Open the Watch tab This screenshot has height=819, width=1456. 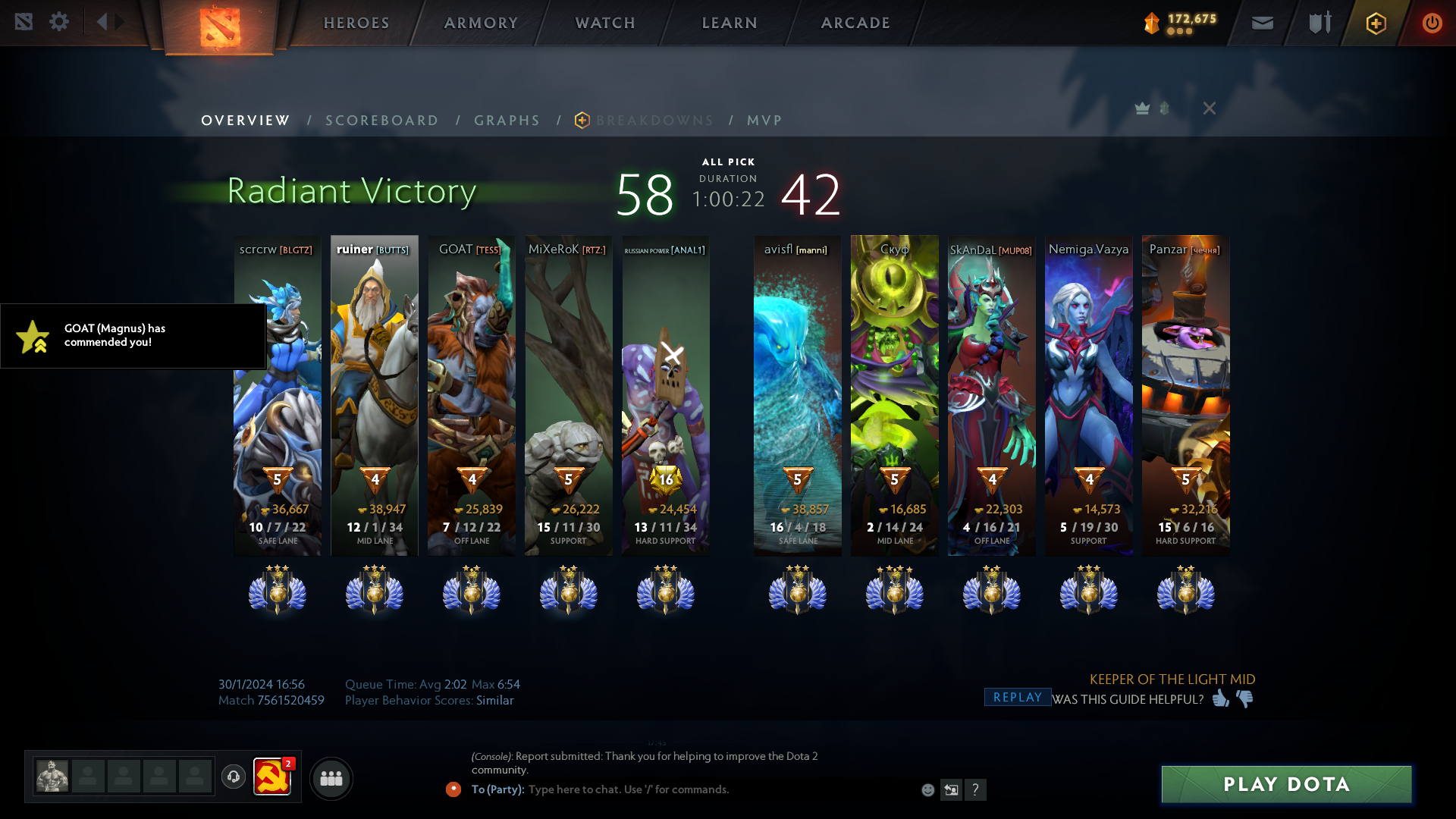(x=605, y=23)
